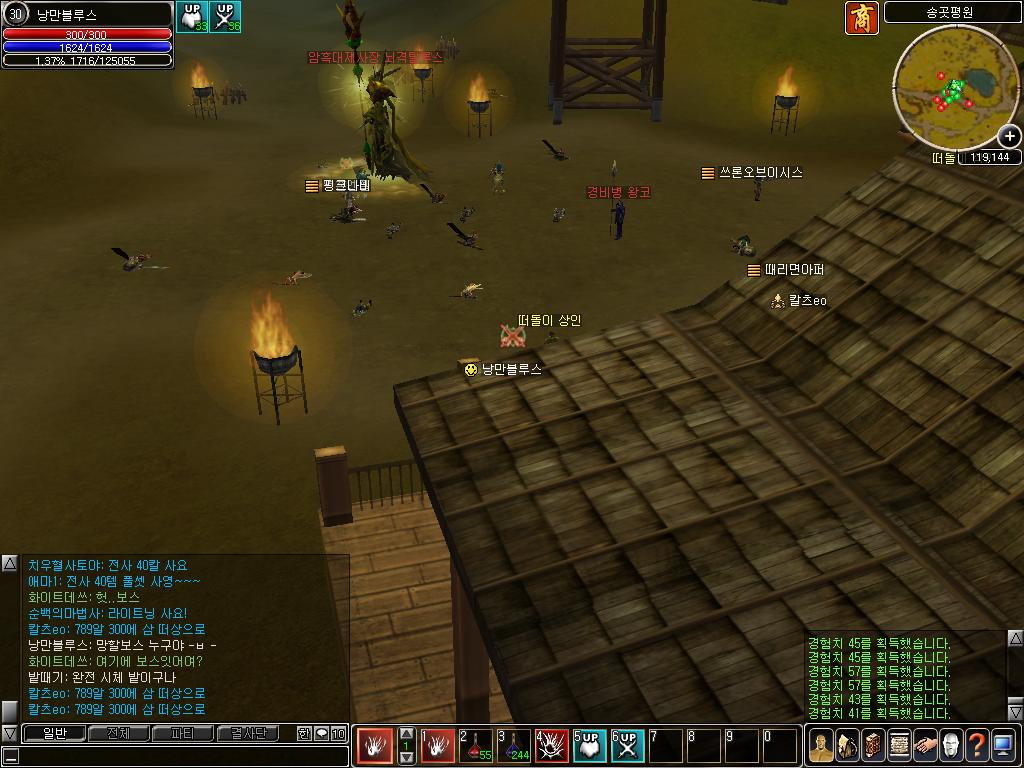The width and height of the screenshot is (1024, 768).
Task: Open help with the question mark icon
Action: [977, 745]
